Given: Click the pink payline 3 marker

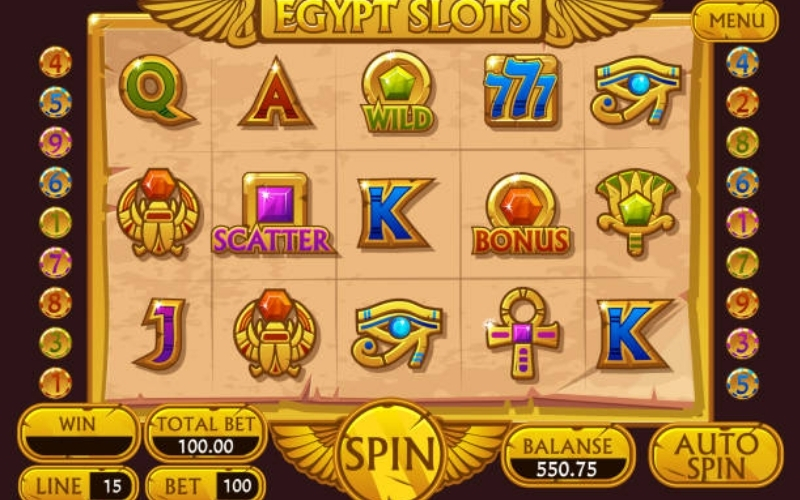Looking at the screenshot, I should [x=742, y=343].
